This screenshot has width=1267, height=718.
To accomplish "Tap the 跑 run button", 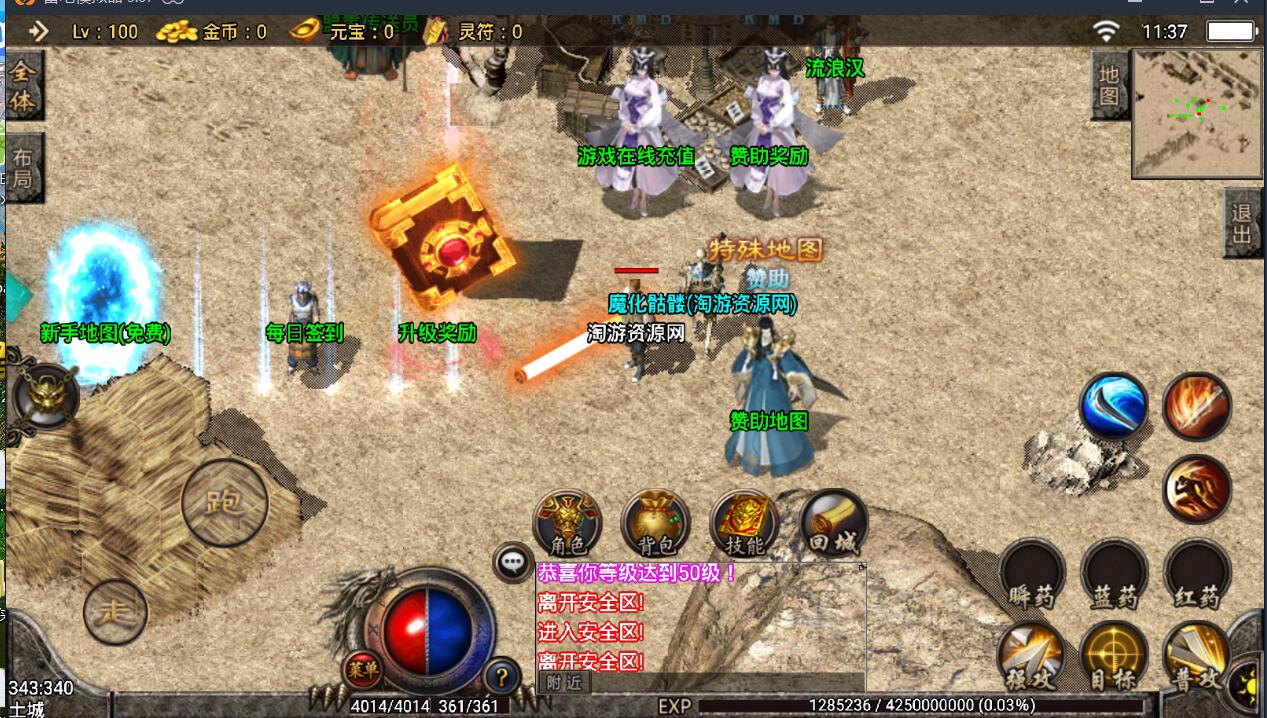I will (224, 502).
